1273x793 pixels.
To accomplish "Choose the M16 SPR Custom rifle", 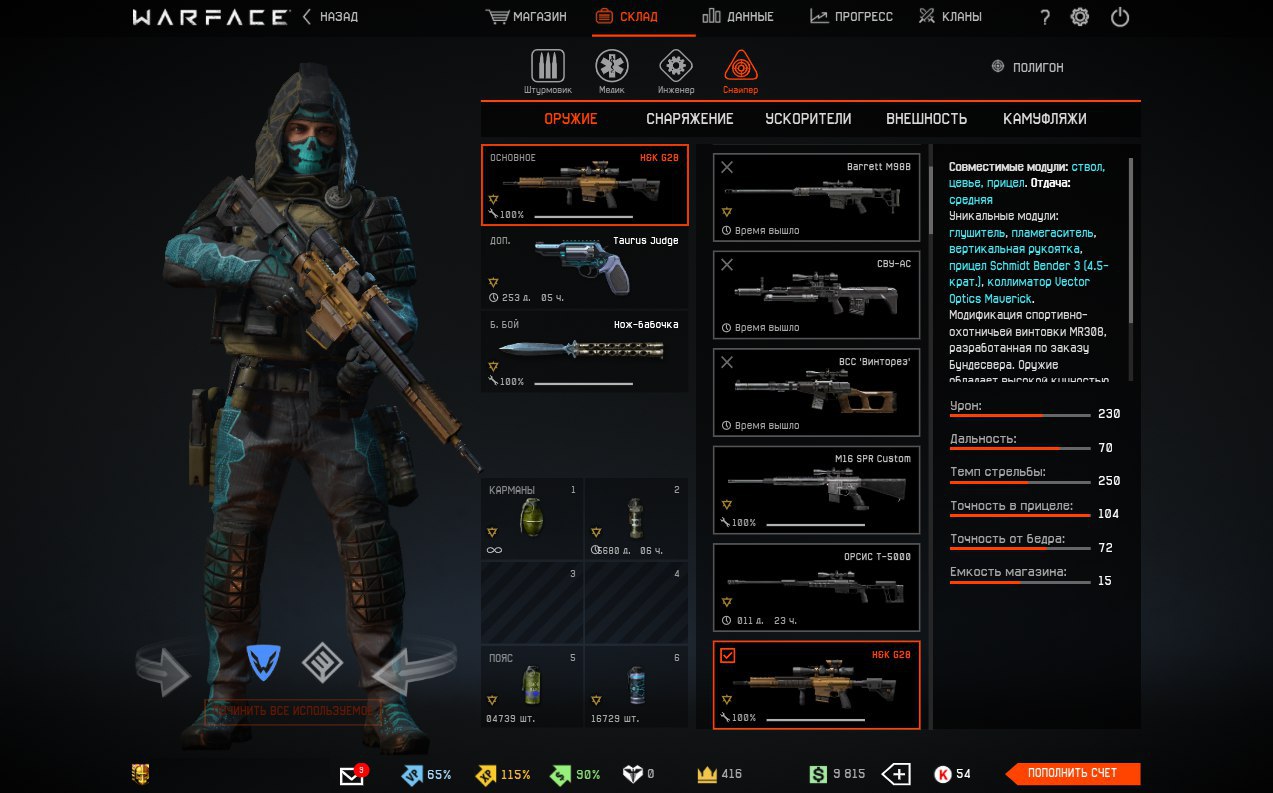I will [x=816, y=490].
